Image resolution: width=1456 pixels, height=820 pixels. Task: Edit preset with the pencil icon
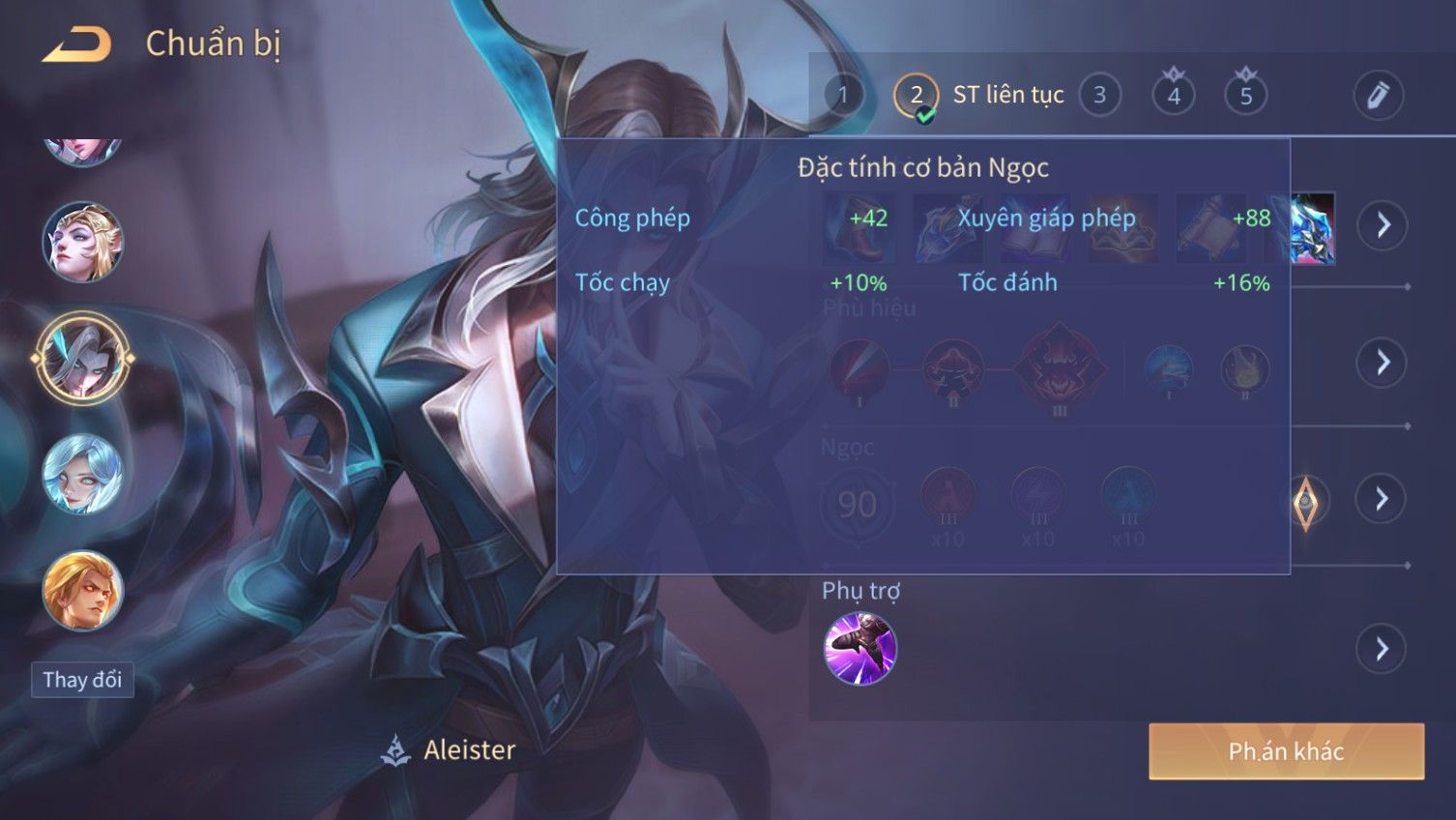[1377, 95]
